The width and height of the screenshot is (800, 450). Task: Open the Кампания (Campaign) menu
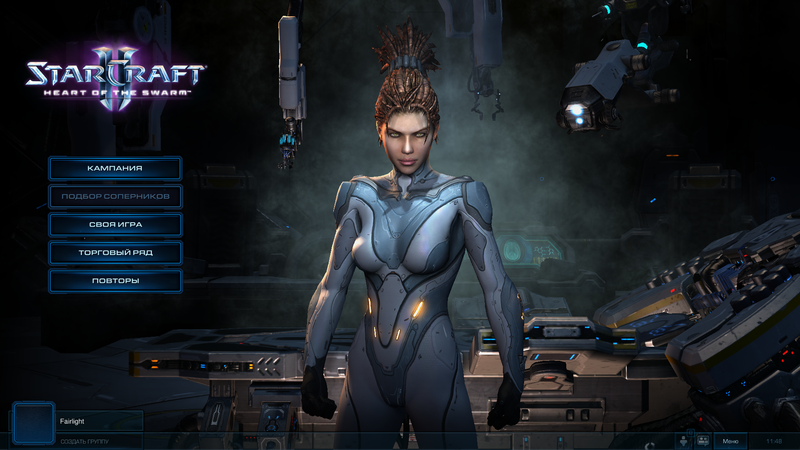pyautogui.click(x=115, y=168)
